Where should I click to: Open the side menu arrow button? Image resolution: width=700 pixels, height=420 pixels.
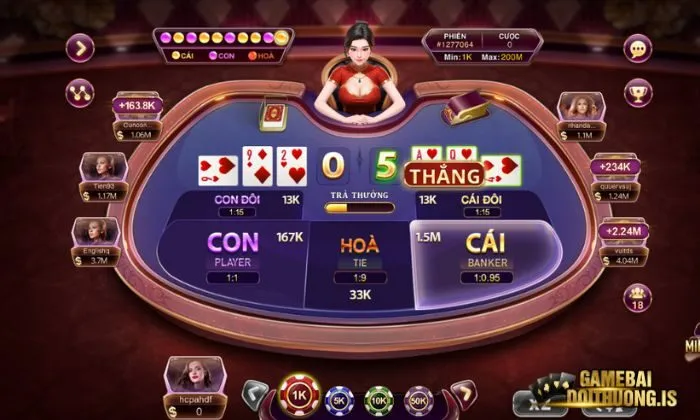pos(80,47)
